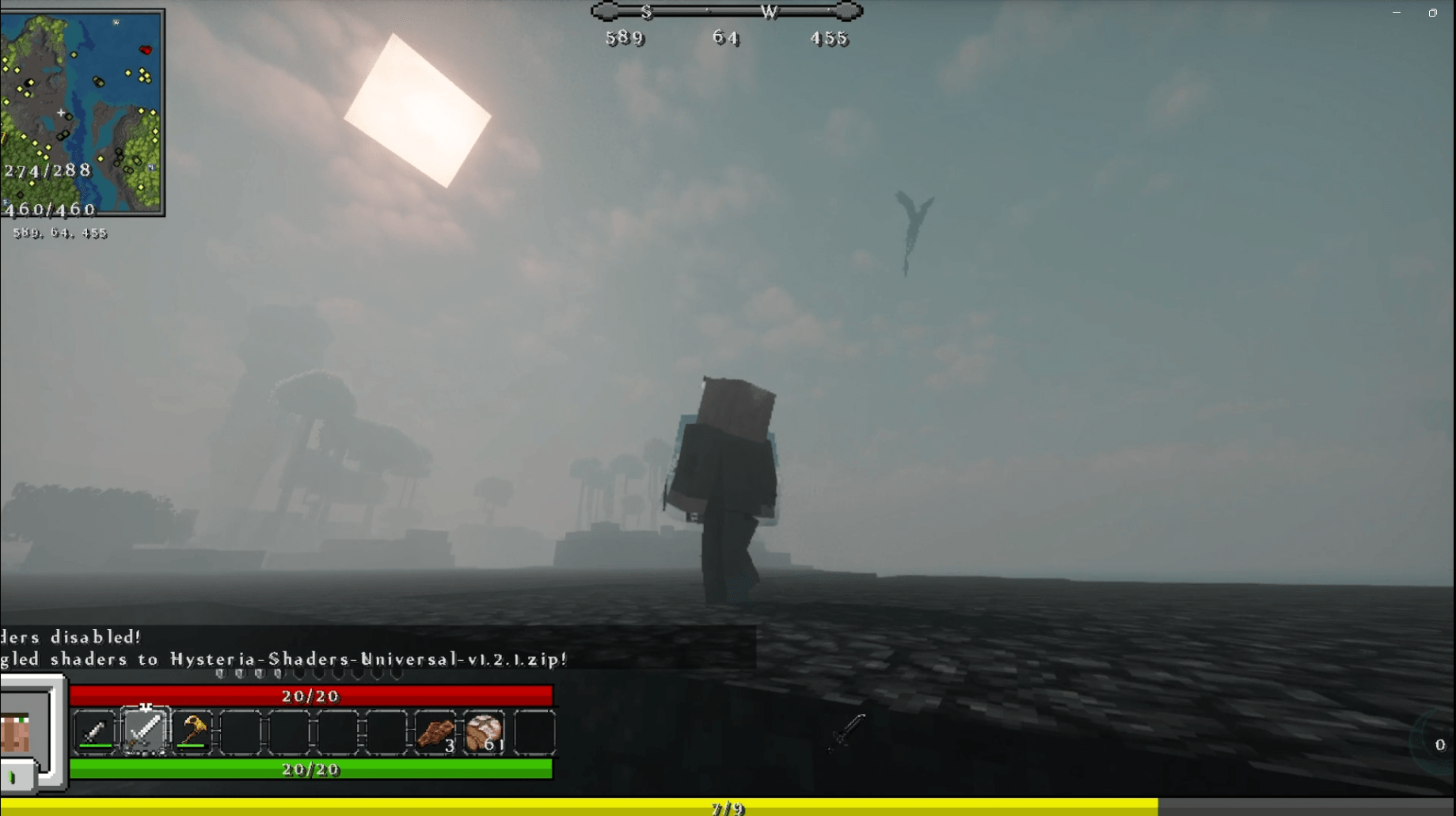This screenshot has width=1456, height=816.
Task: Click an armor shield icon above the health bar
Action: (x=222, y=674)
